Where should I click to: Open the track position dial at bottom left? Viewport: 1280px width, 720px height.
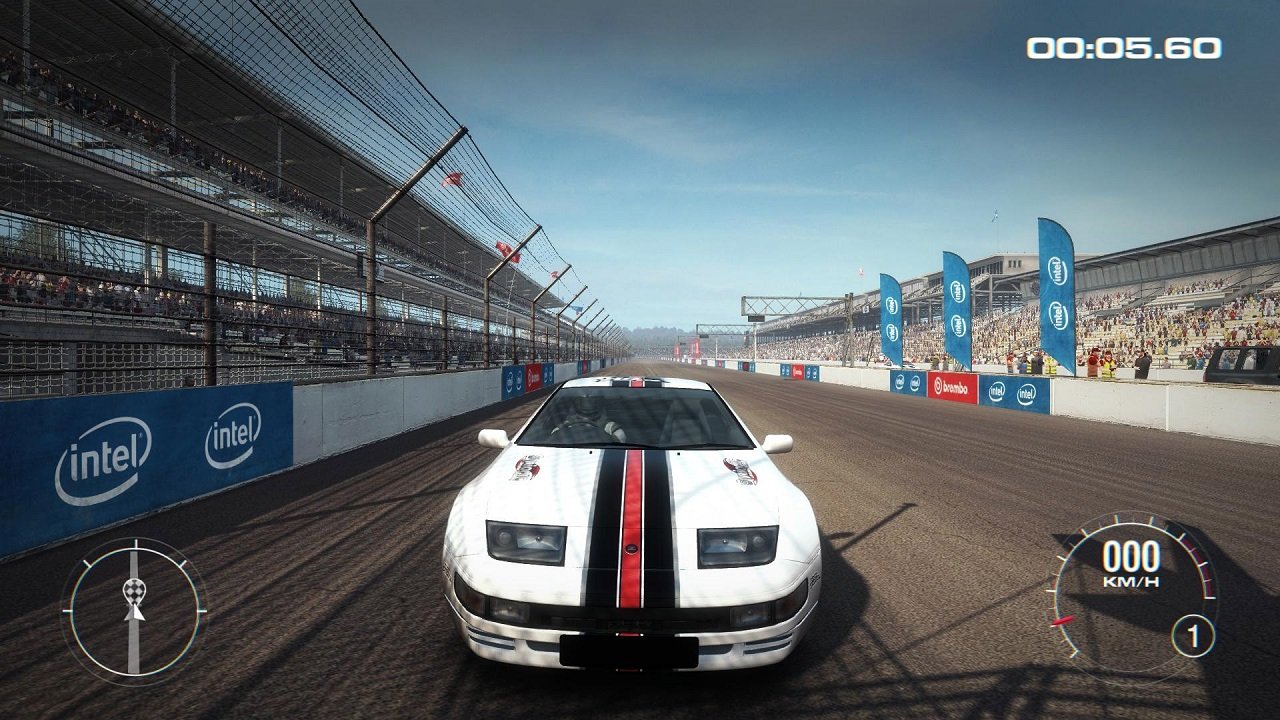click(x=131, y=610)
